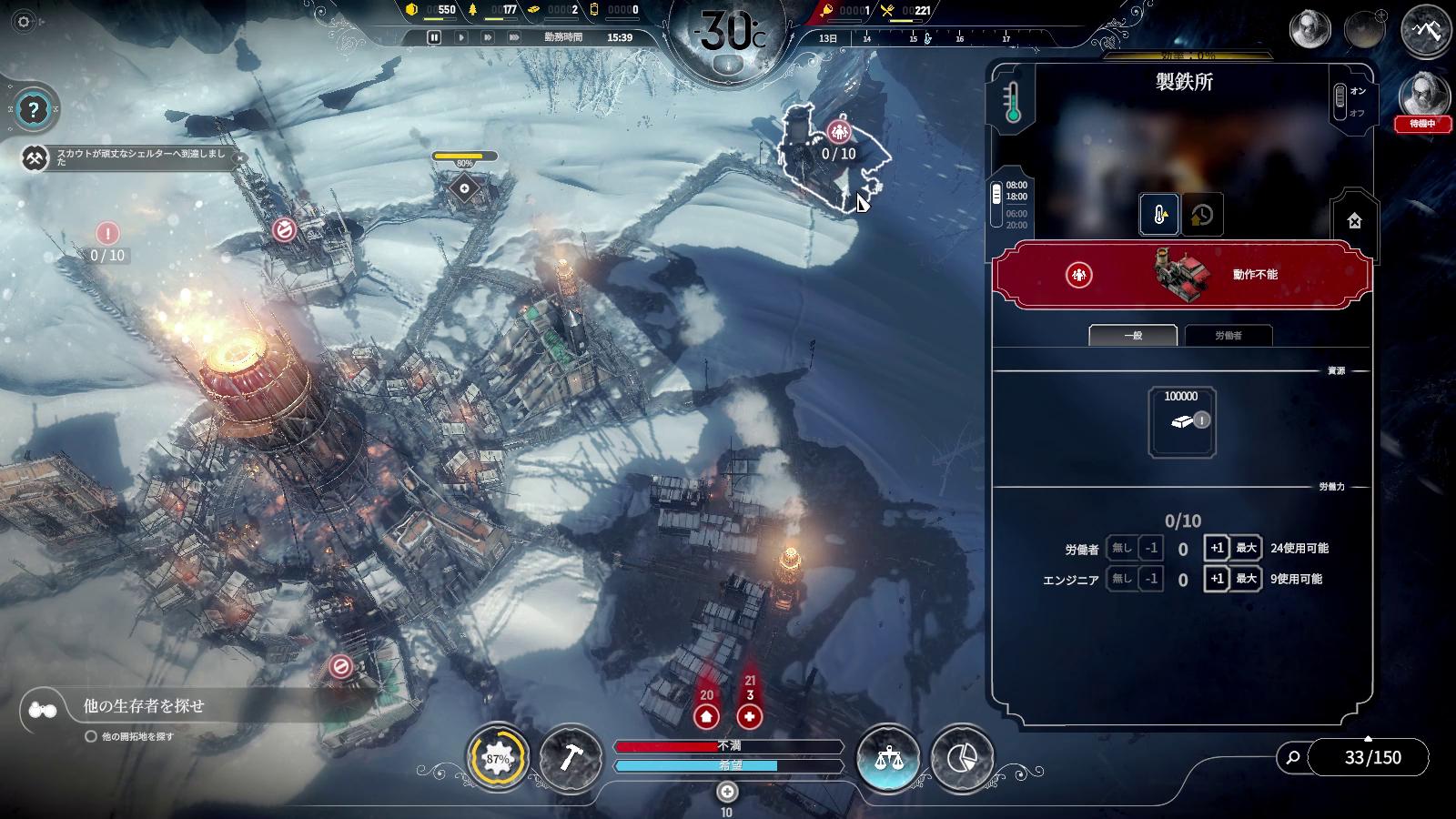Open the Book of Laws scales icon
This screenshot has width=1456, height=819.
click(888, 758)
